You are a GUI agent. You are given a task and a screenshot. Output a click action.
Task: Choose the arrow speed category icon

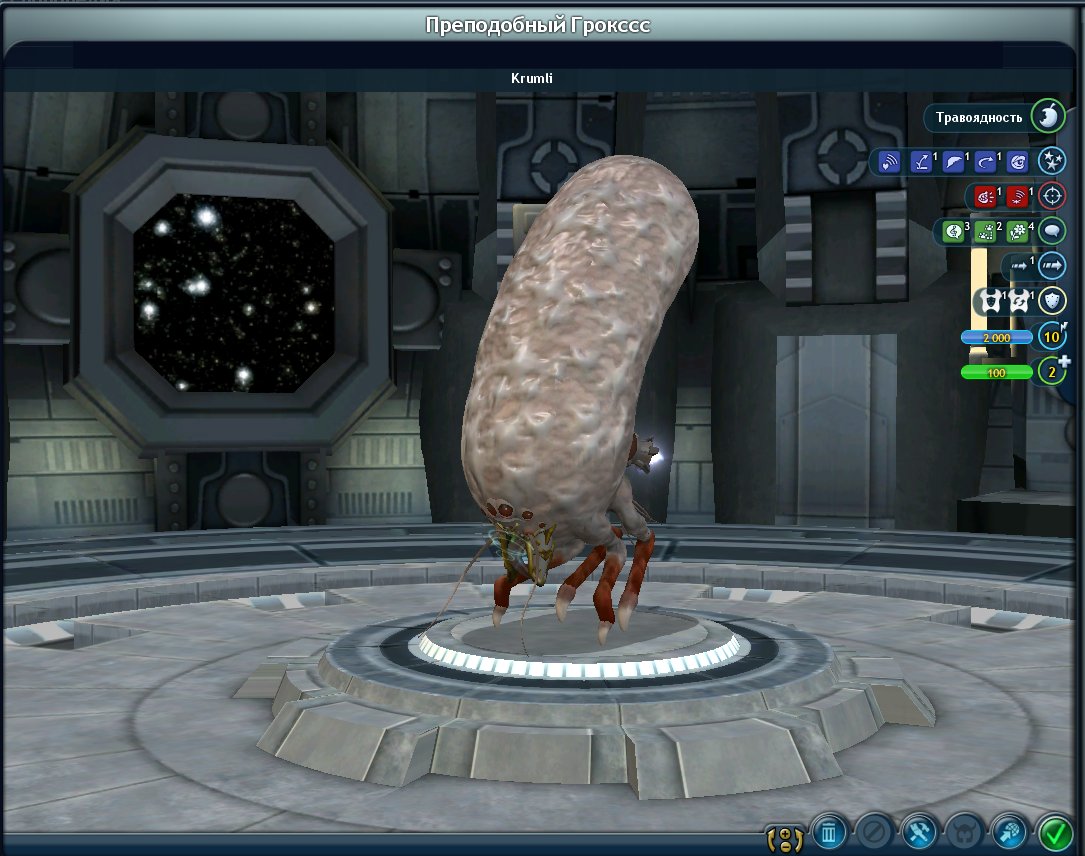(x=1051, y=266)
